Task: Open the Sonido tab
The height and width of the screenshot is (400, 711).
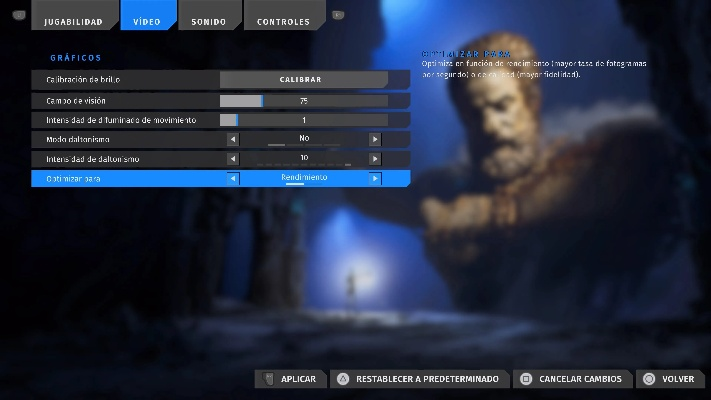Action: [208, 21]
